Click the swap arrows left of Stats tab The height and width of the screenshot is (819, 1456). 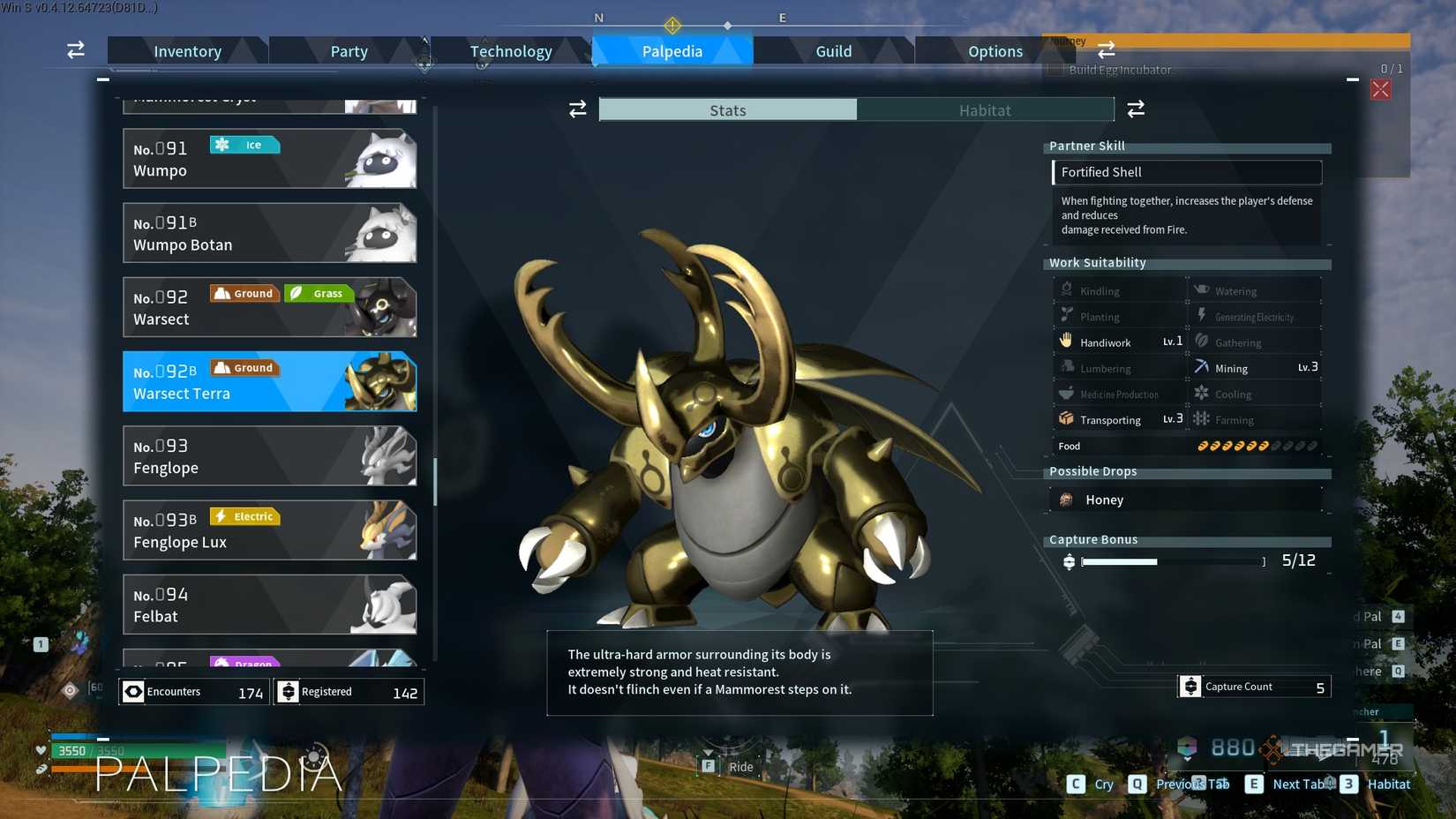(x=578, y=109)
